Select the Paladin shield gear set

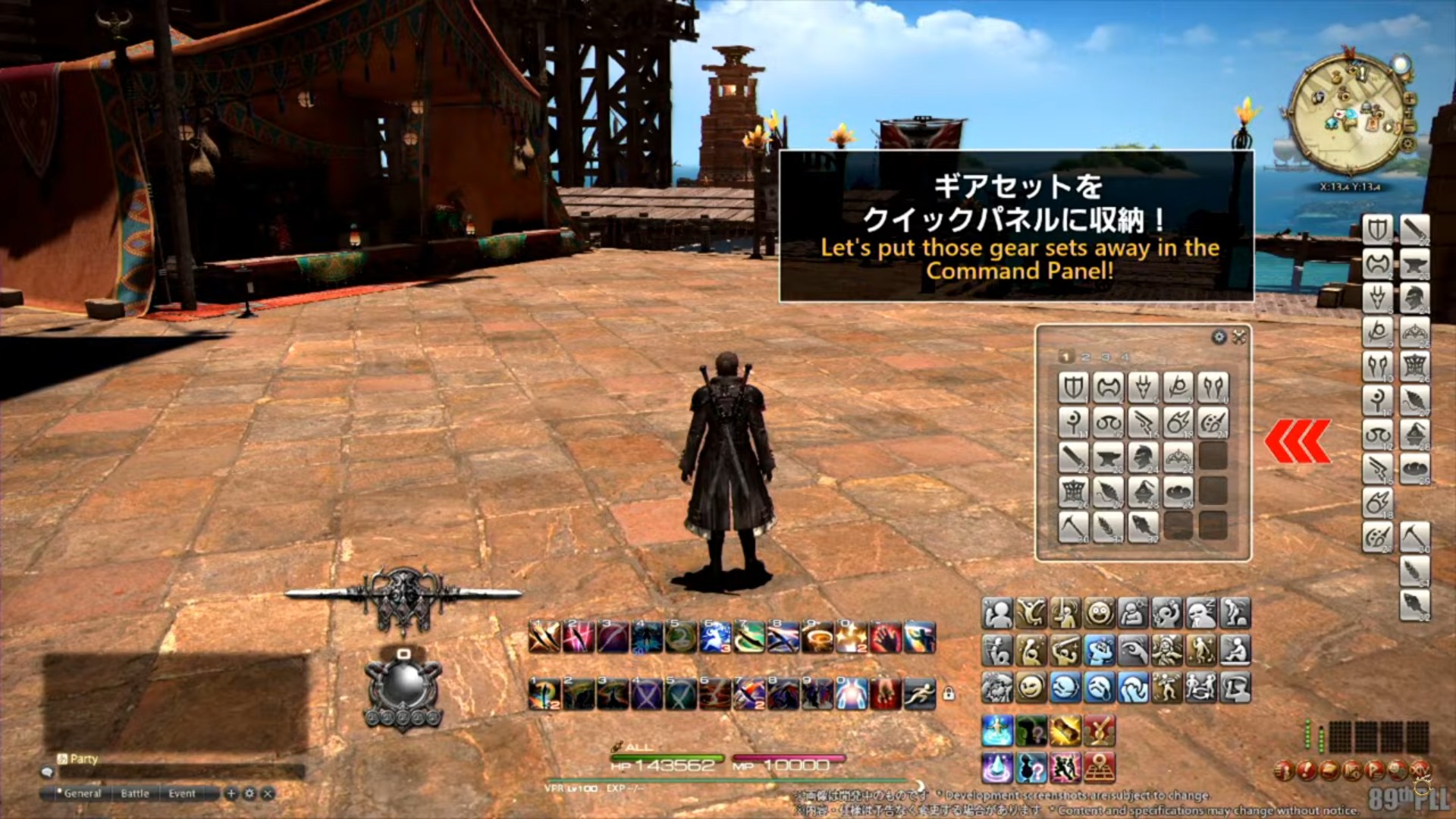(1073, 387)
